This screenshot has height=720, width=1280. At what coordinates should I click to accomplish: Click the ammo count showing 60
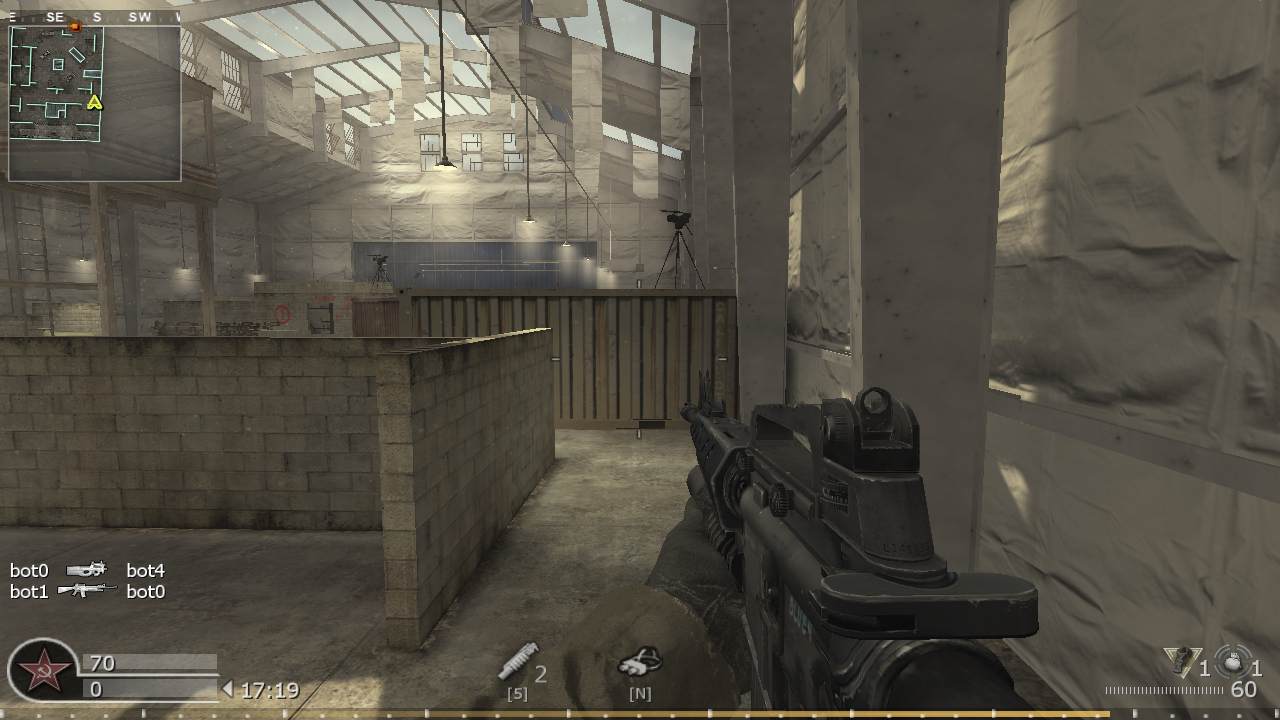click(1245, 690)
